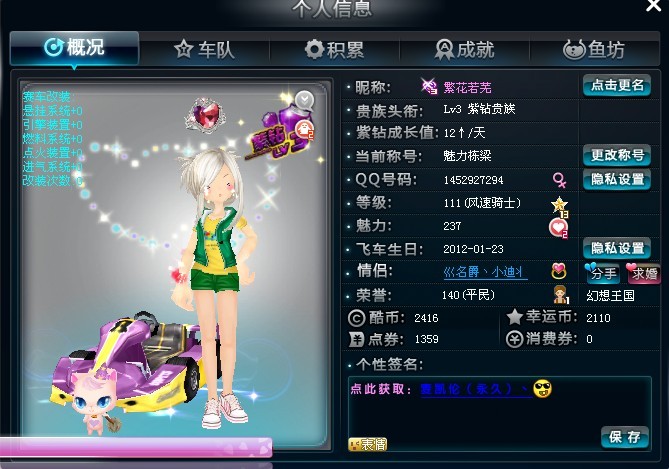Click the gold ring icon in 情侣 row
Screen dimensions: 669x469
point(559,272)
